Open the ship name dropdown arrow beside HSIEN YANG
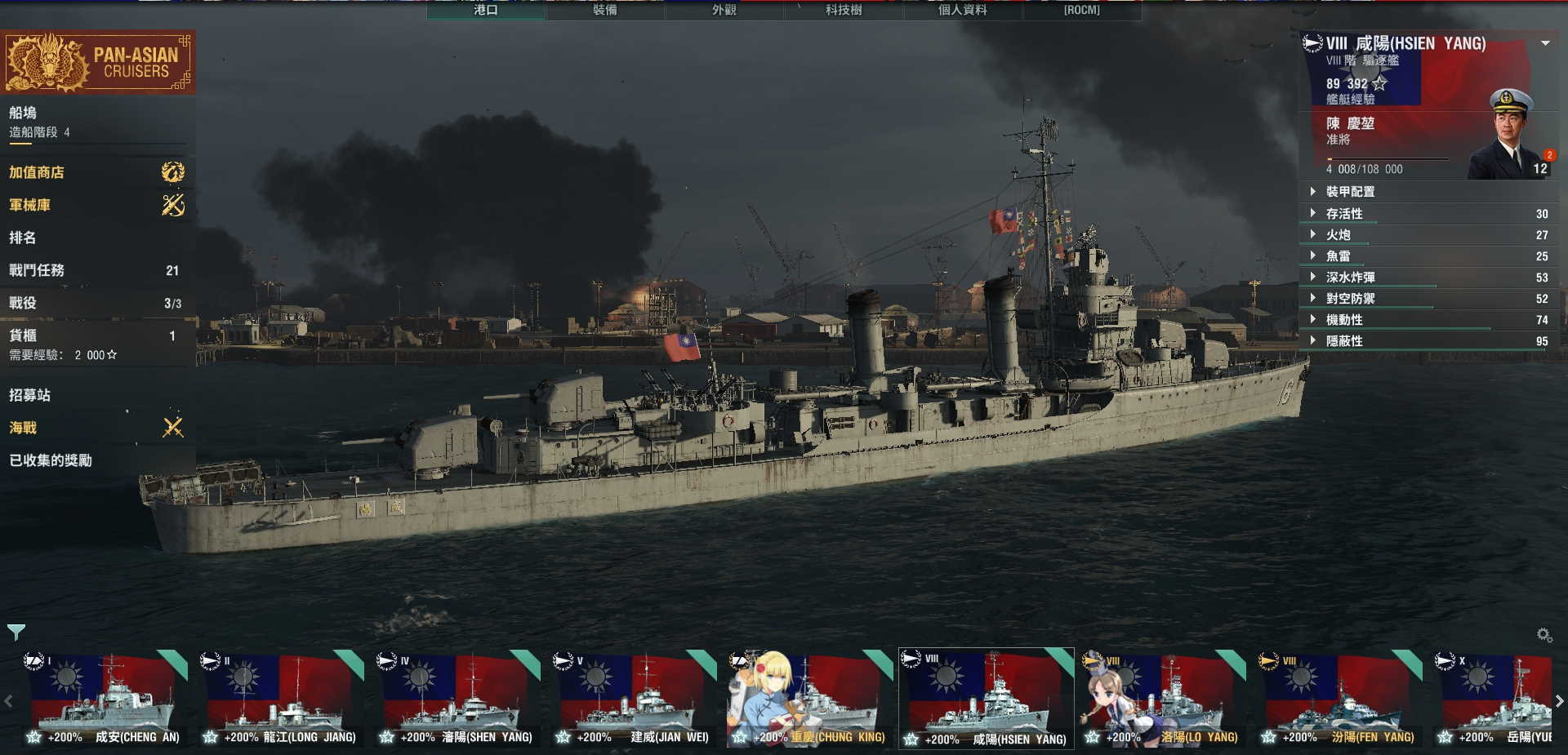 coord(1546,44)
